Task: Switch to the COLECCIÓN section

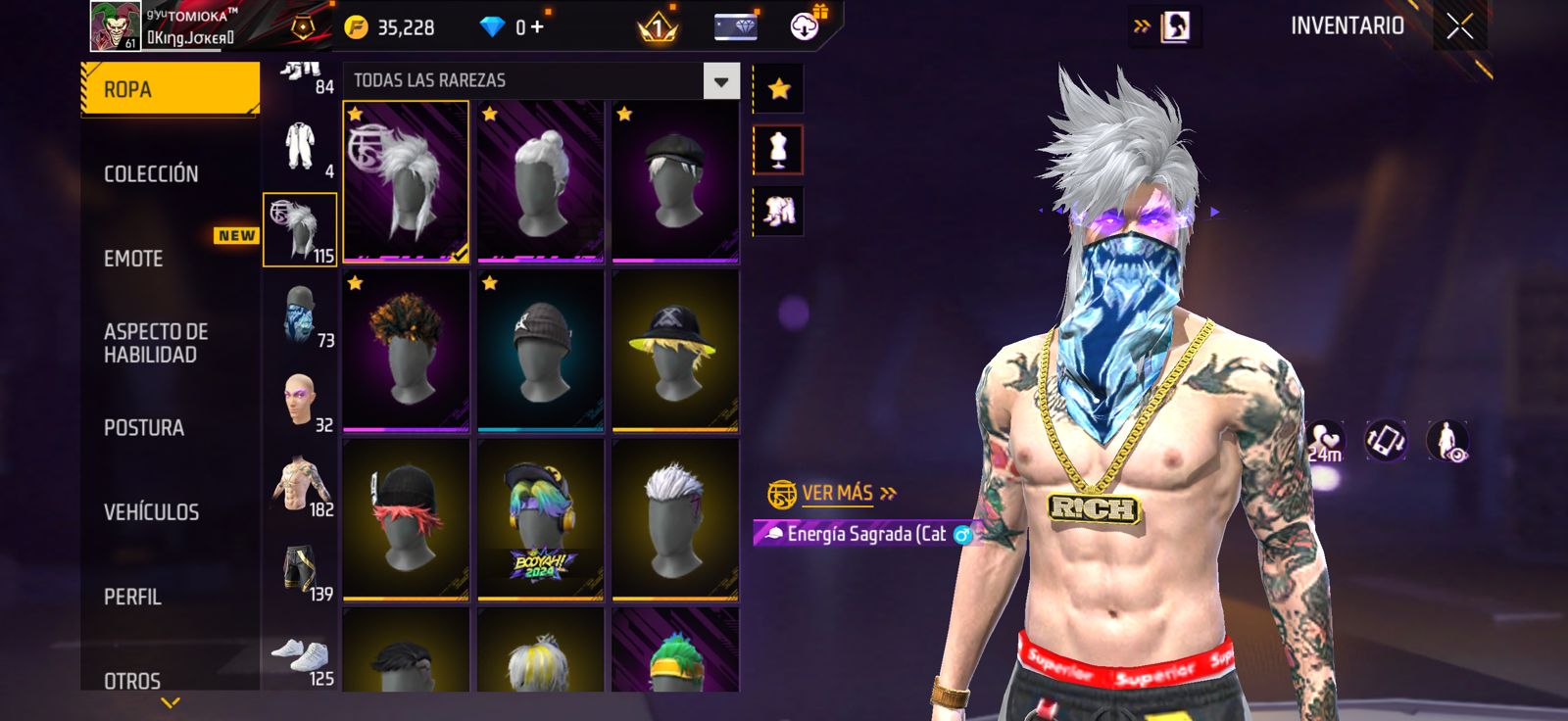Action: (152, 174)
